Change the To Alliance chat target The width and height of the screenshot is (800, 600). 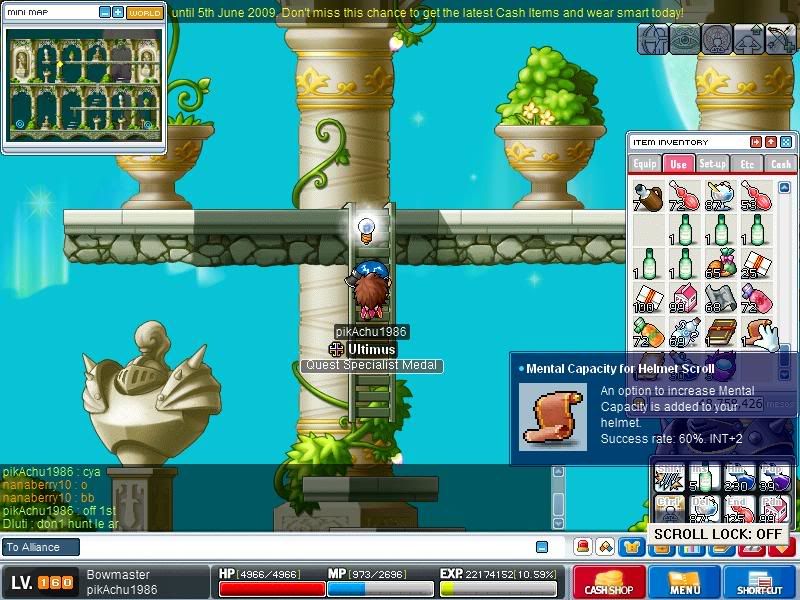tap(40, 547)
